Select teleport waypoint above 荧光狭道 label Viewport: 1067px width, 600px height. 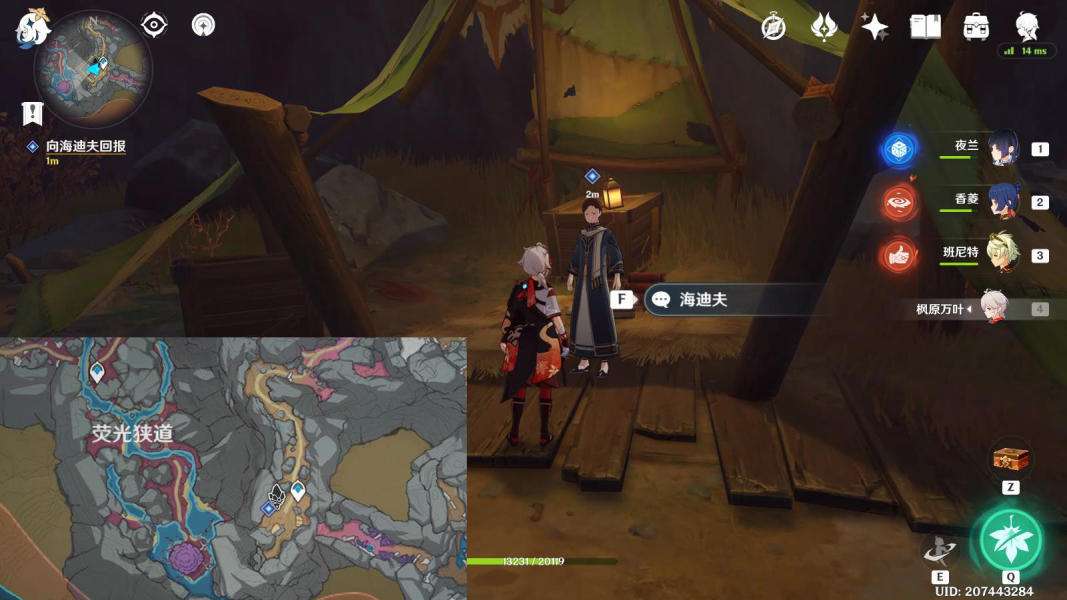tap(97, 373)
